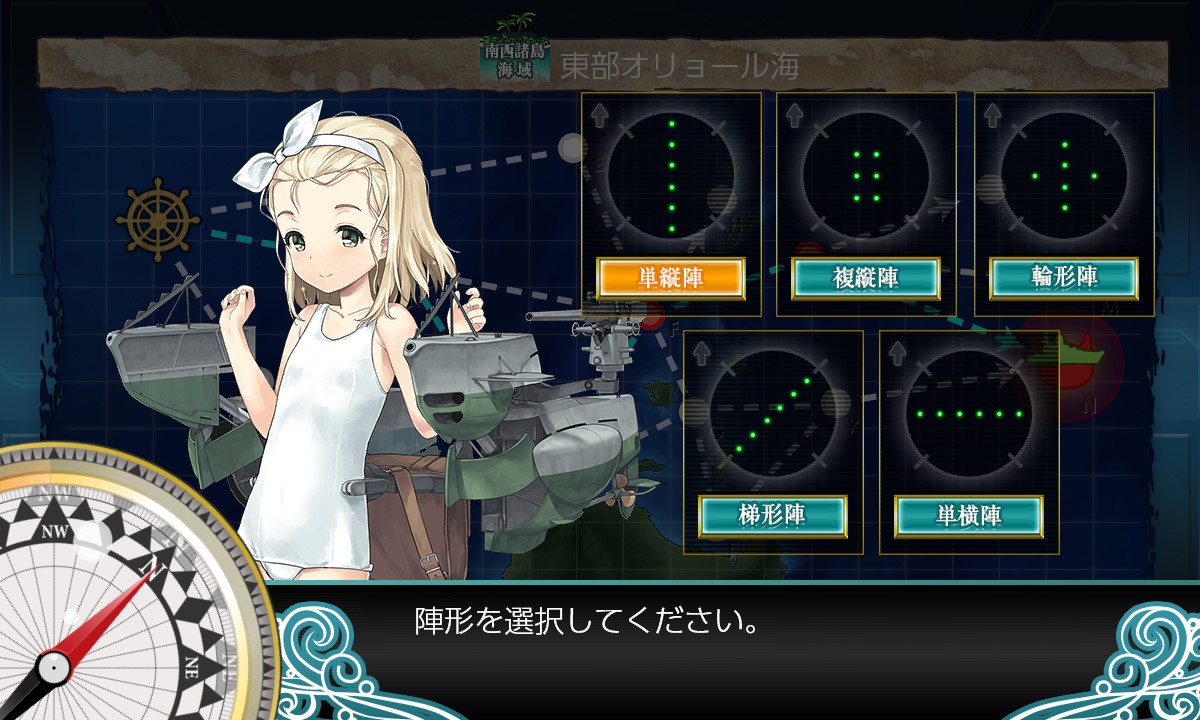
Task: Choose the 複縦陣 double line formation
Action: 866,279
